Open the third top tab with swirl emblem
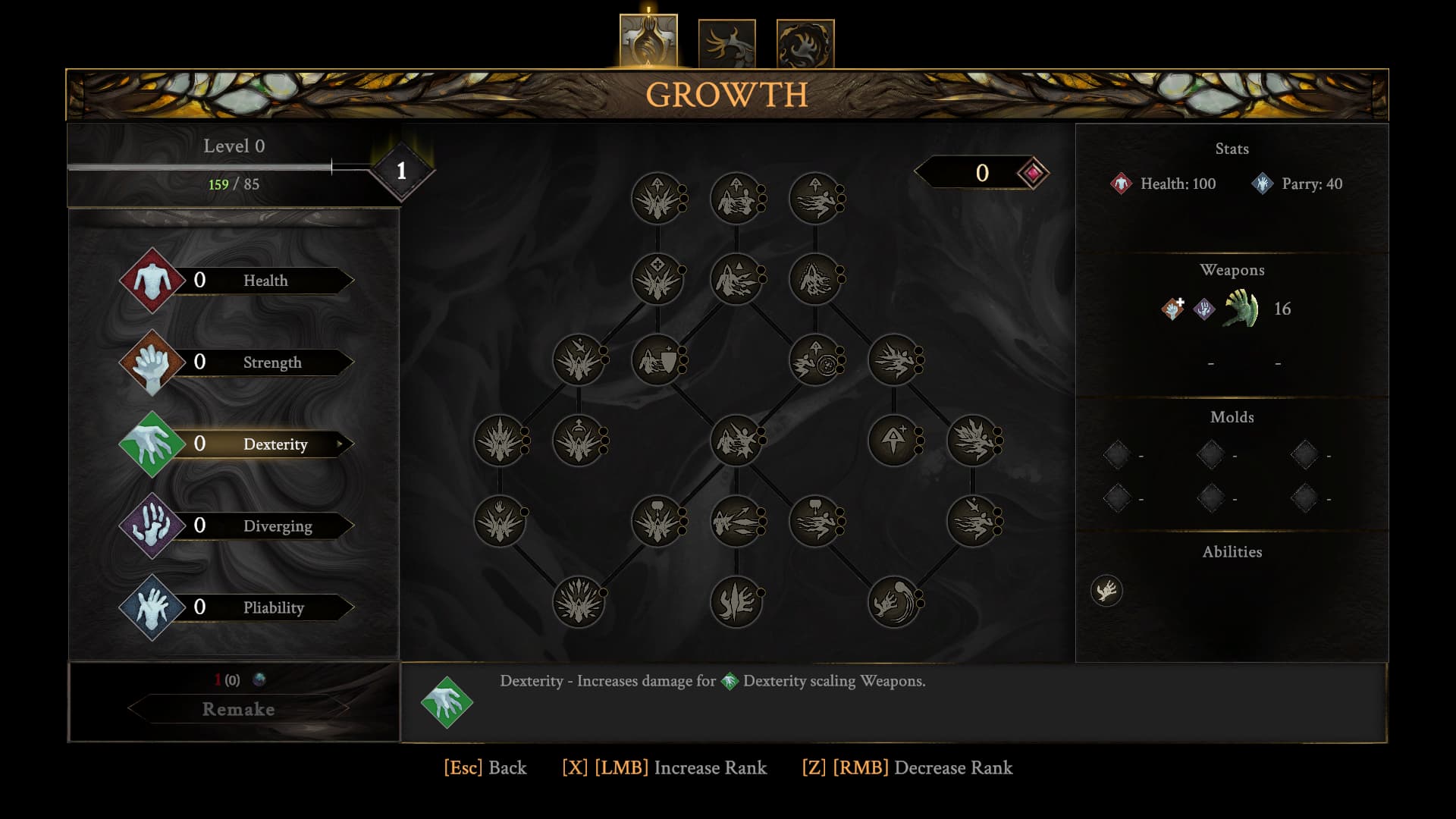1456x819 pixels. point(805,44)
